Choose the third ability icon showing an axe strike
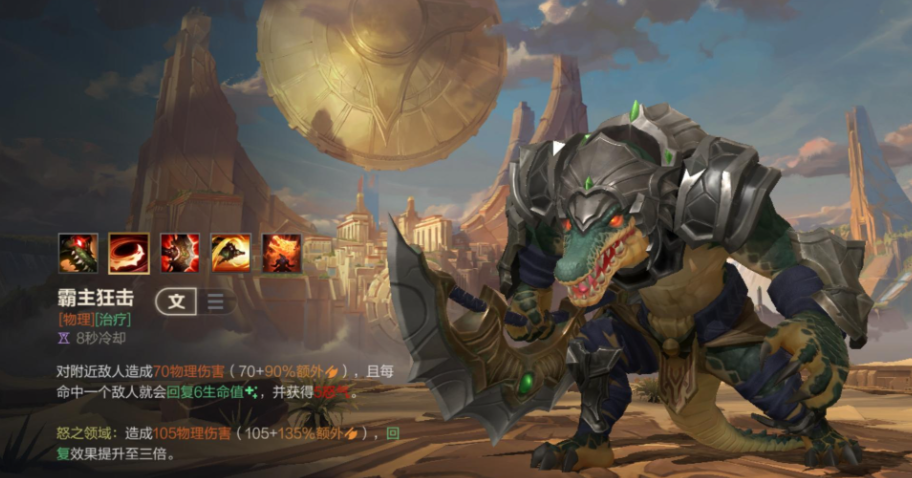Screen dimensions: 912x478 [x=180, y=253]
